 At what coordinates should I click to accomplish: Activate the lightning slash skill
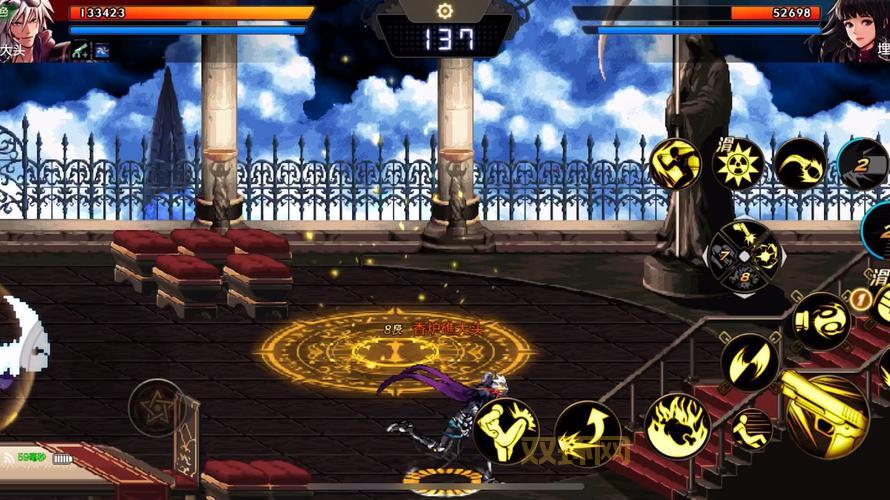click(x=749, y=361)
